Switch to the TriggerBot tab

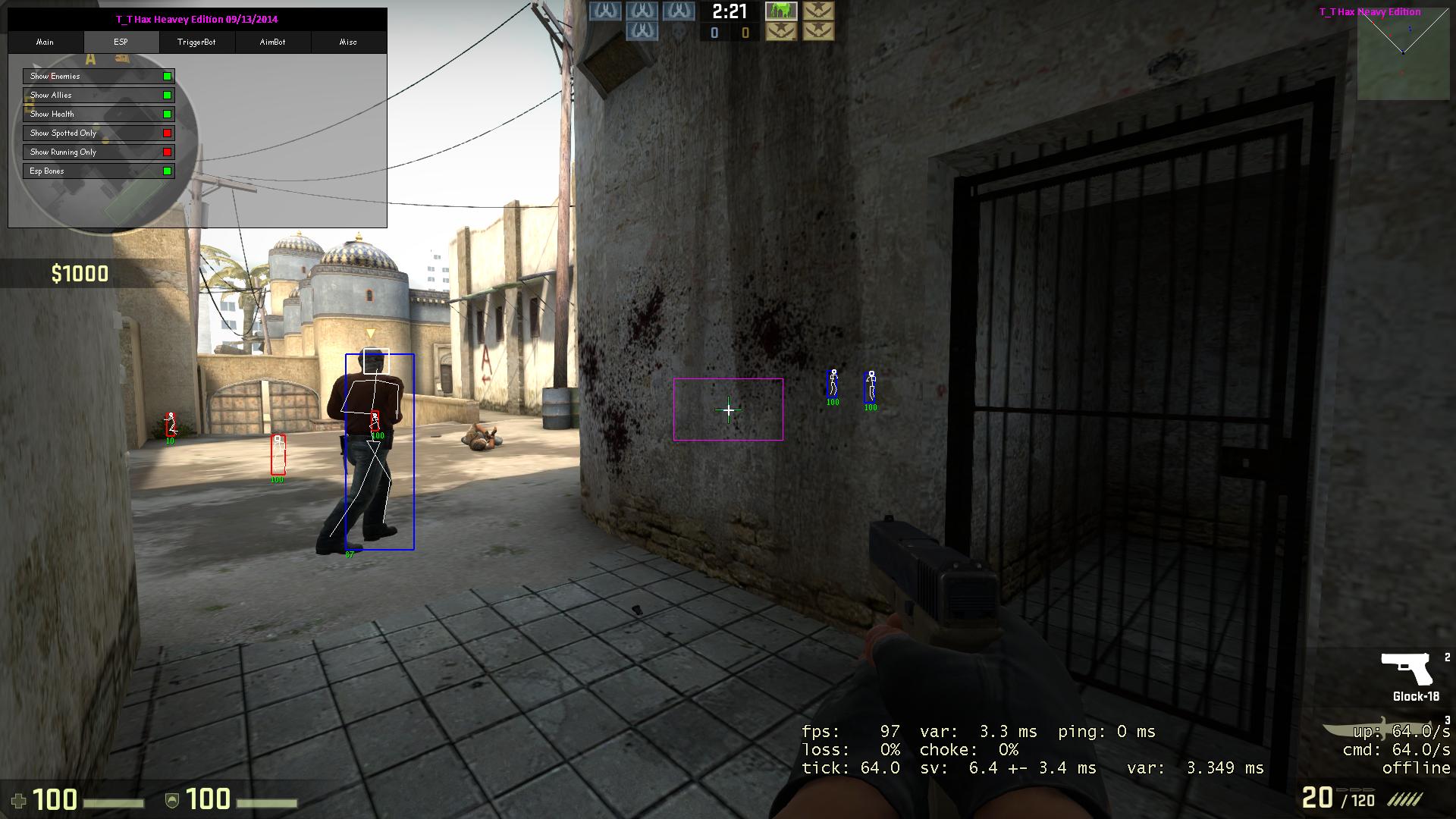[x=197, y=42]
